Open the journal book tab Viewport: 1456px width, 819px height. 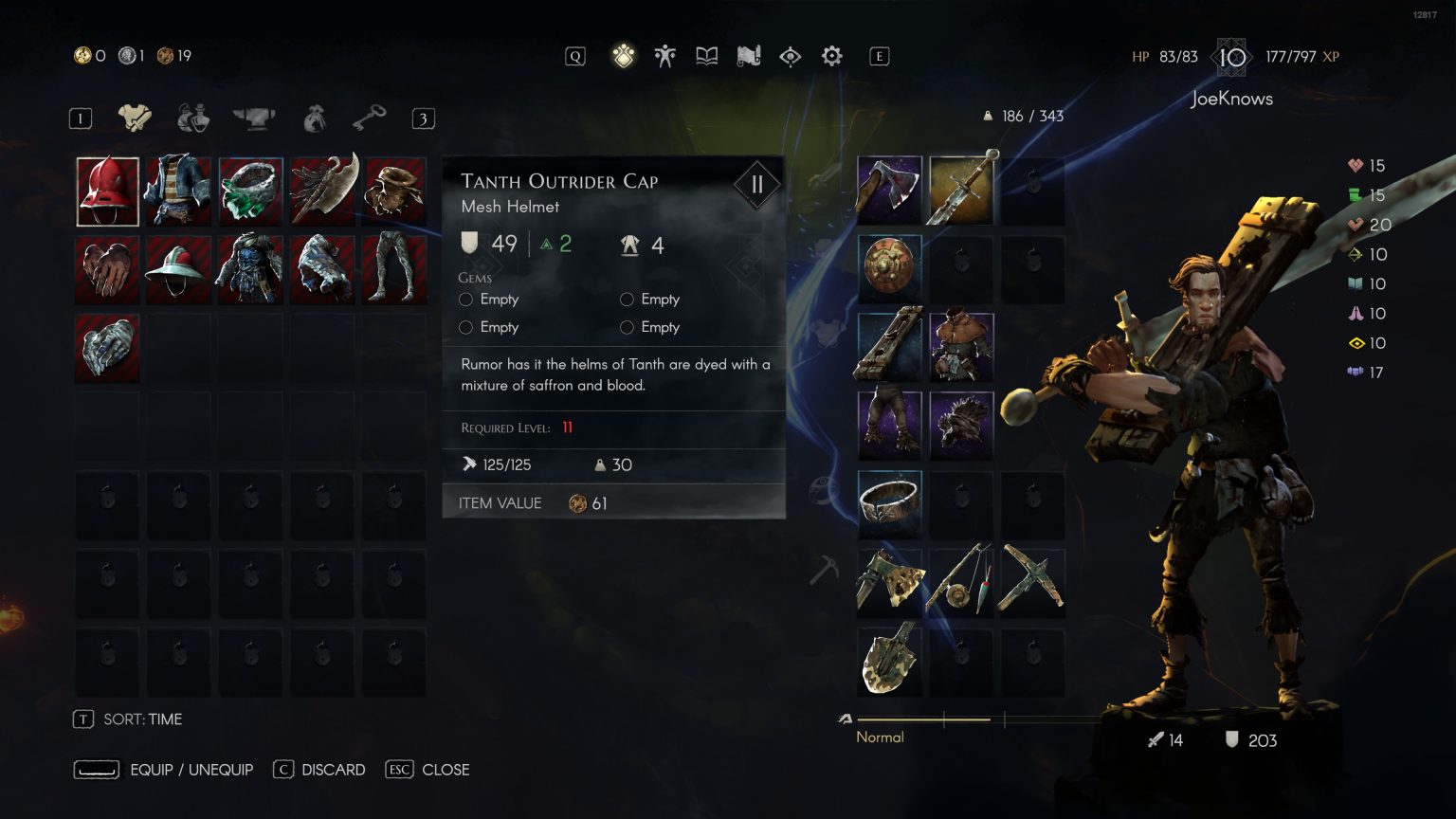706,57
